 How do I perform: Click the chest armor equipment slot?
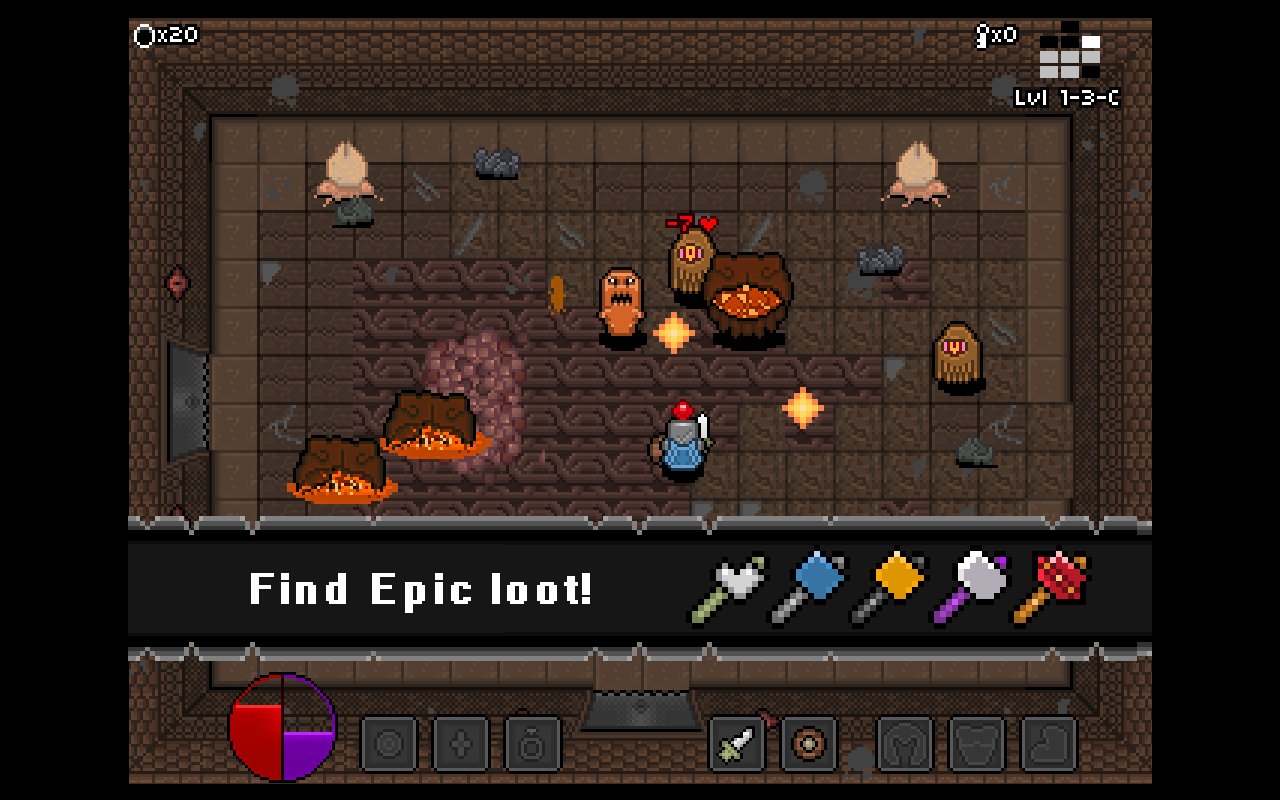point(975,745)
